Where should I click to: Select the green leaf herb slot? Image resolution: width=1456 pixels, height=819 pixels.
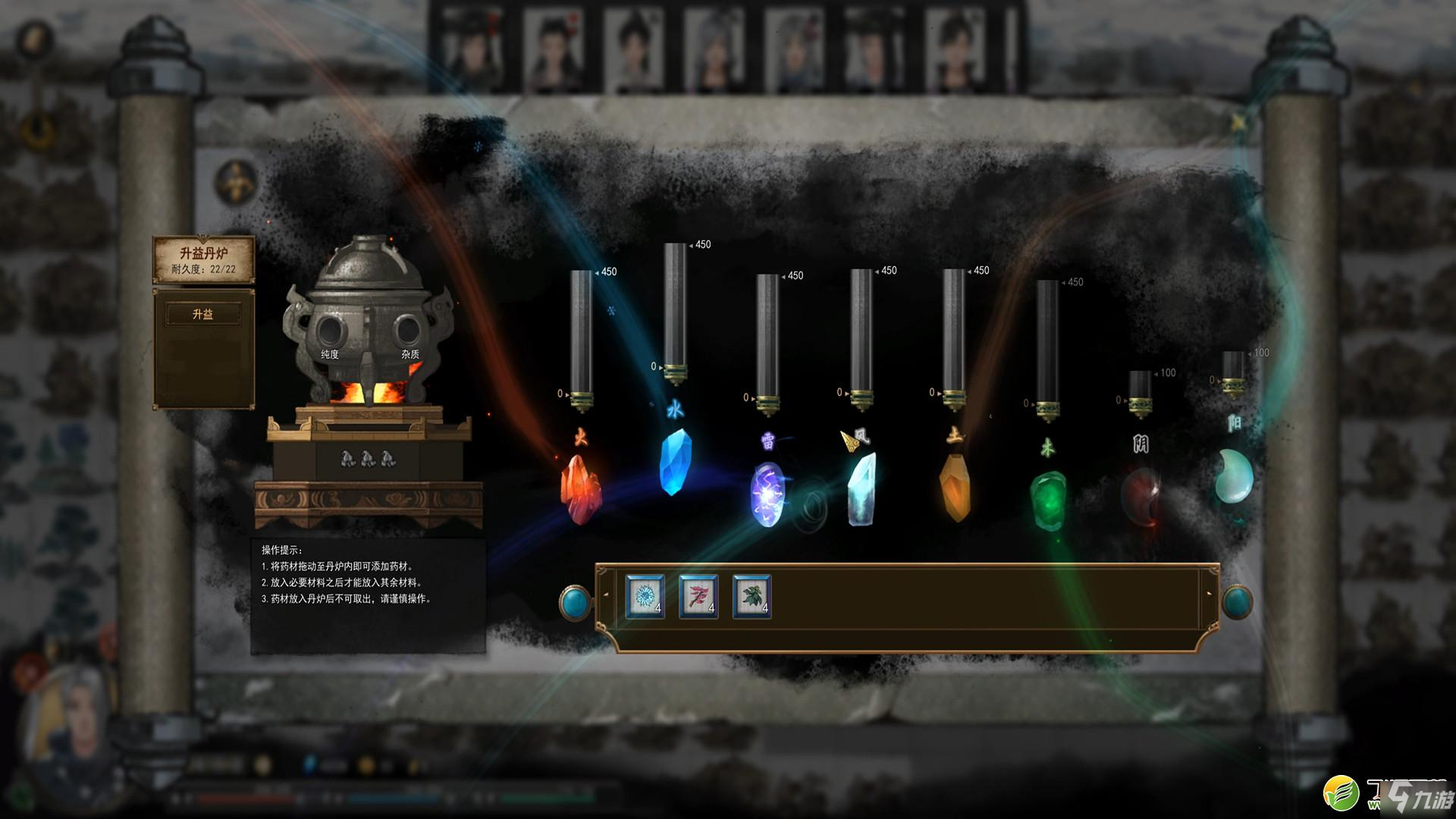[752, 597]
